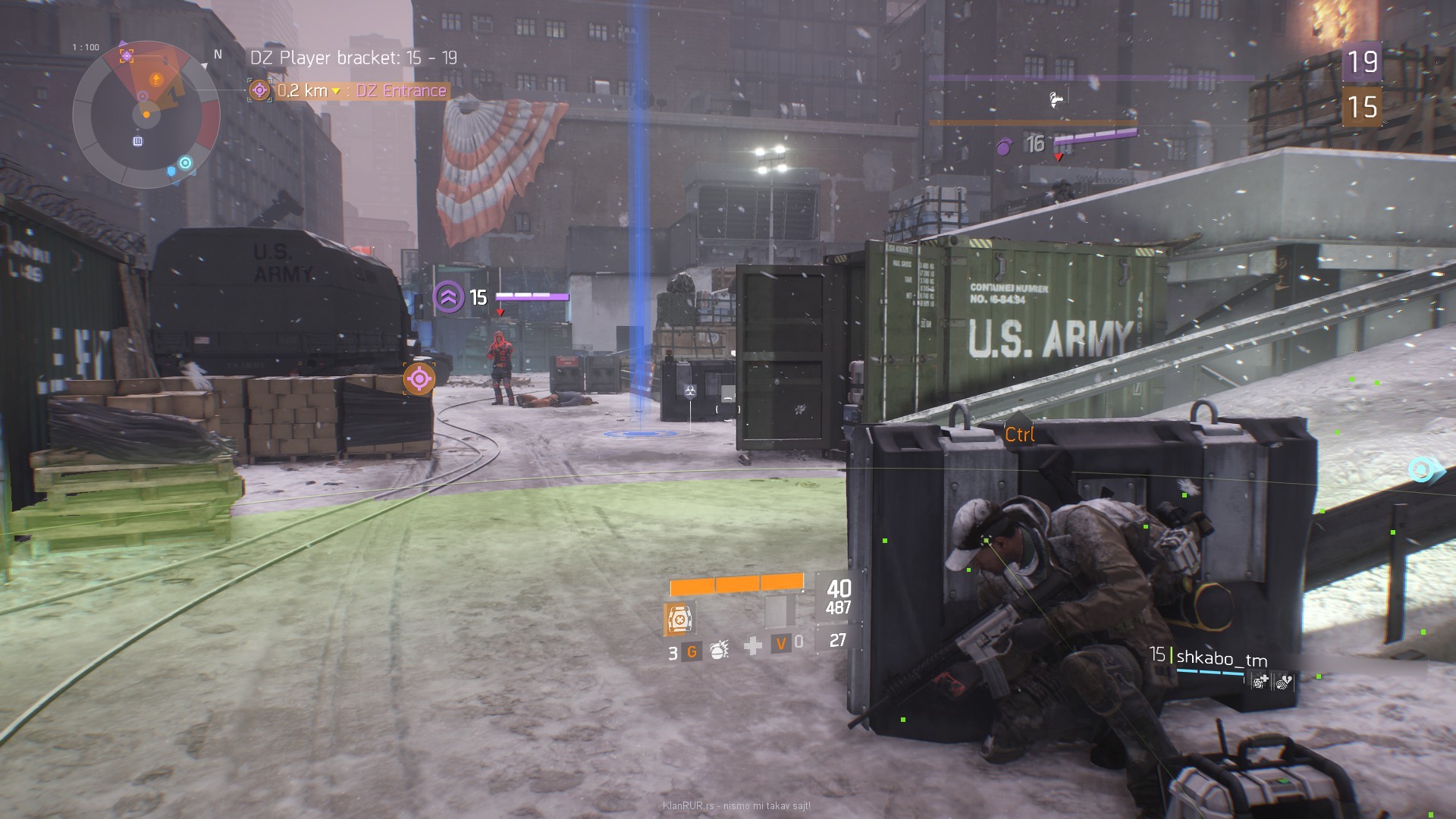Select the grenade icon in the HUD
Viewport: 1456px width, 819px height.
coord(717,649)
